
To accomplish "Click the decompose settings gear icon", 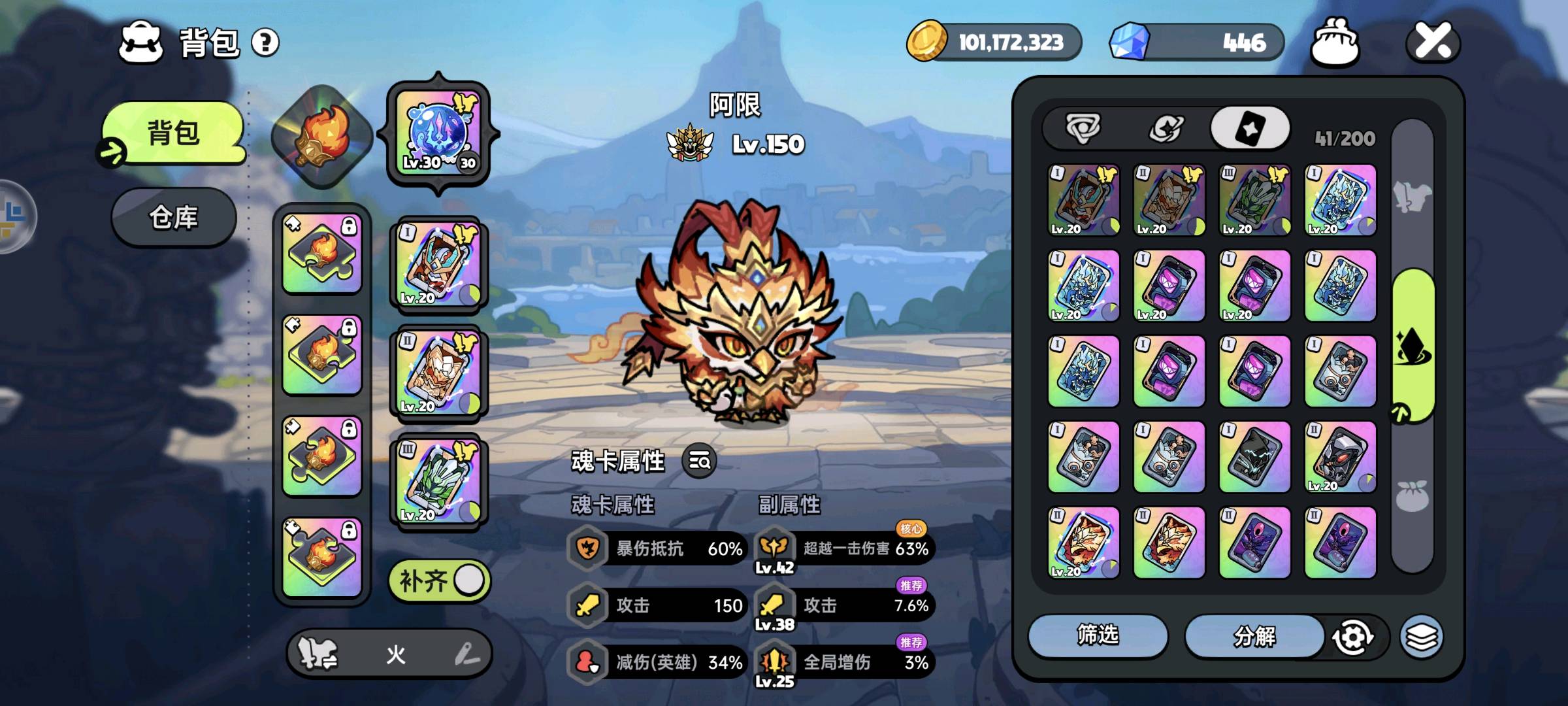I will point(1352,637).
